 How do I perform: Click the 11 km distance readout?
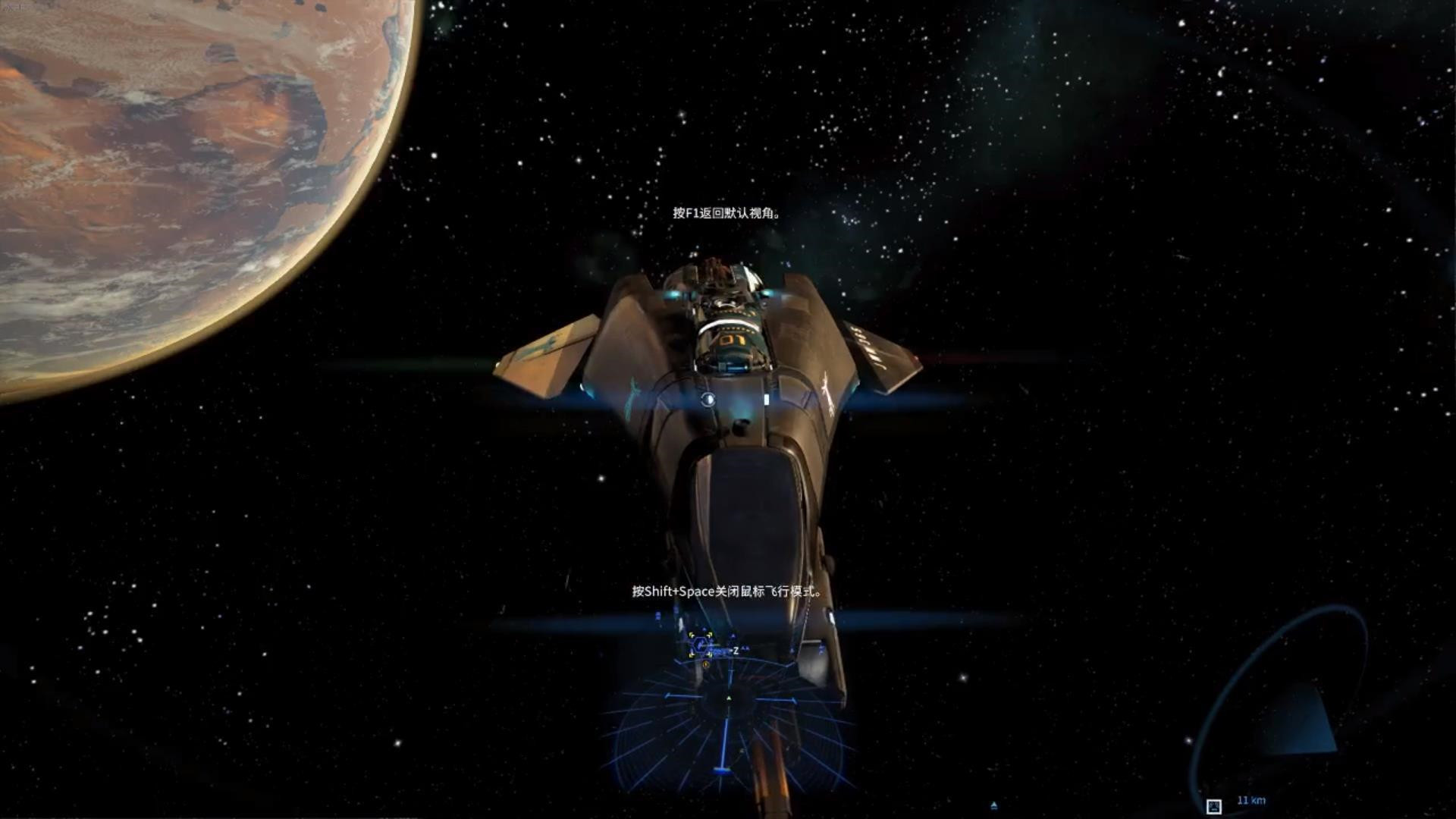[1252, 801]
